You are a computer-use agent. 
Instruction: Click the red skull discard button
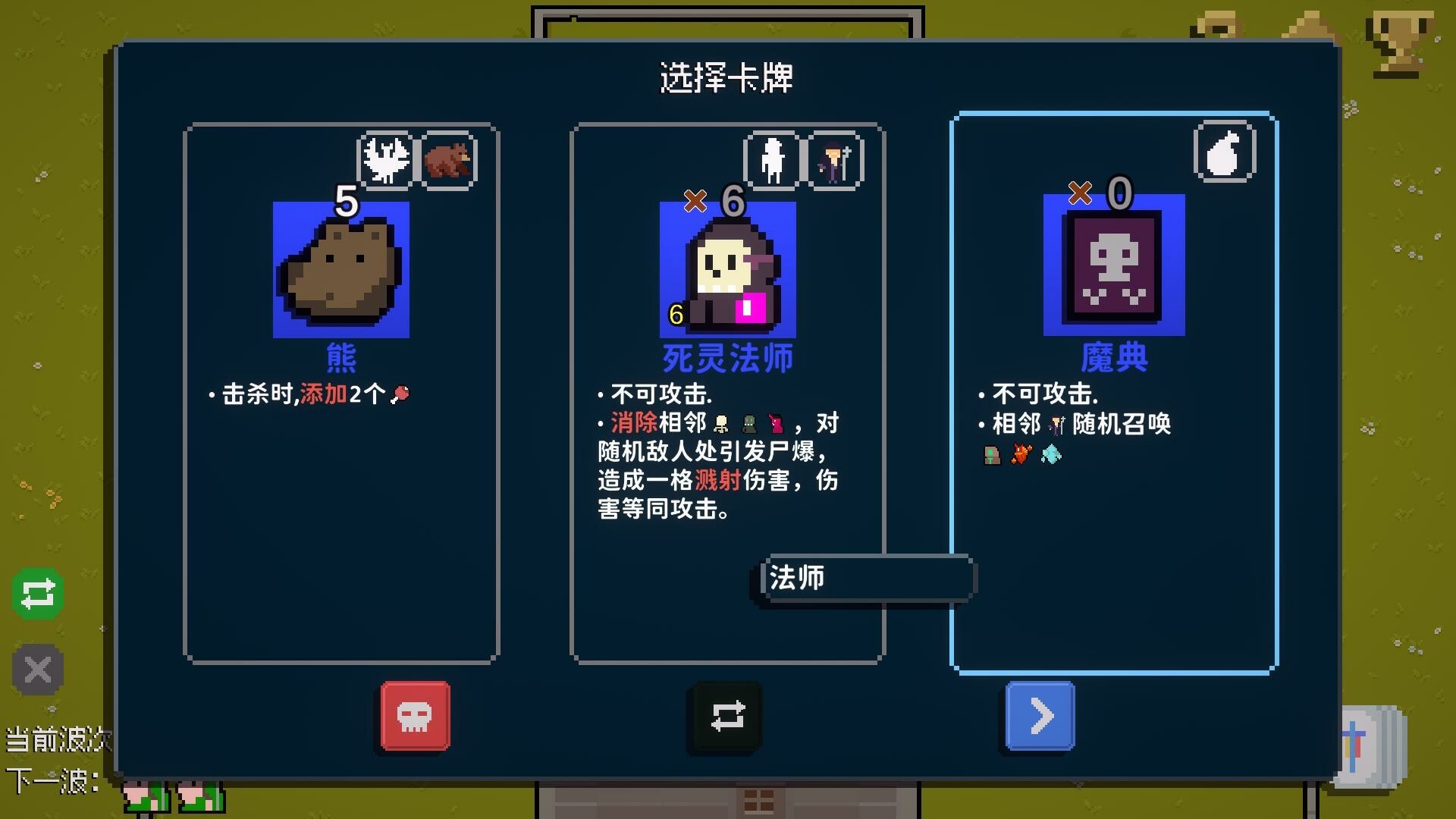click(414, 714)
